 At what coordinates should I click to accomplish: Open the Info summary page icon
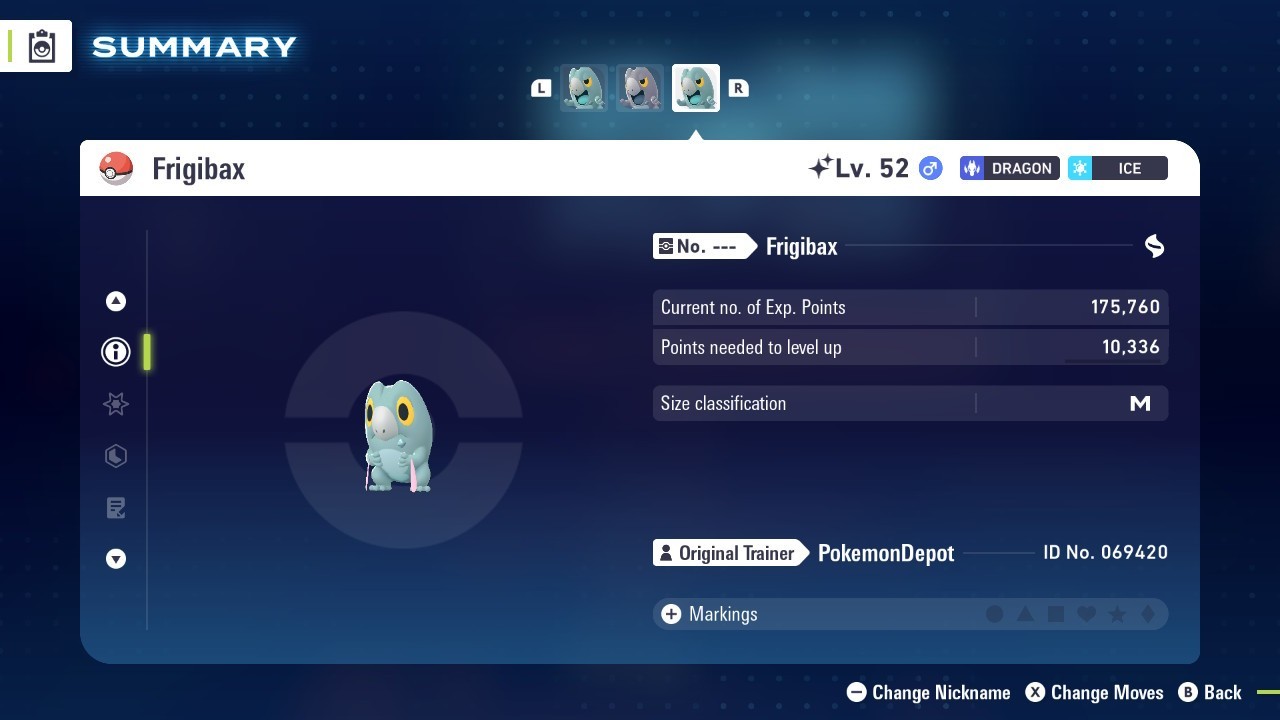pyautogui.click(x=115, y=352)
